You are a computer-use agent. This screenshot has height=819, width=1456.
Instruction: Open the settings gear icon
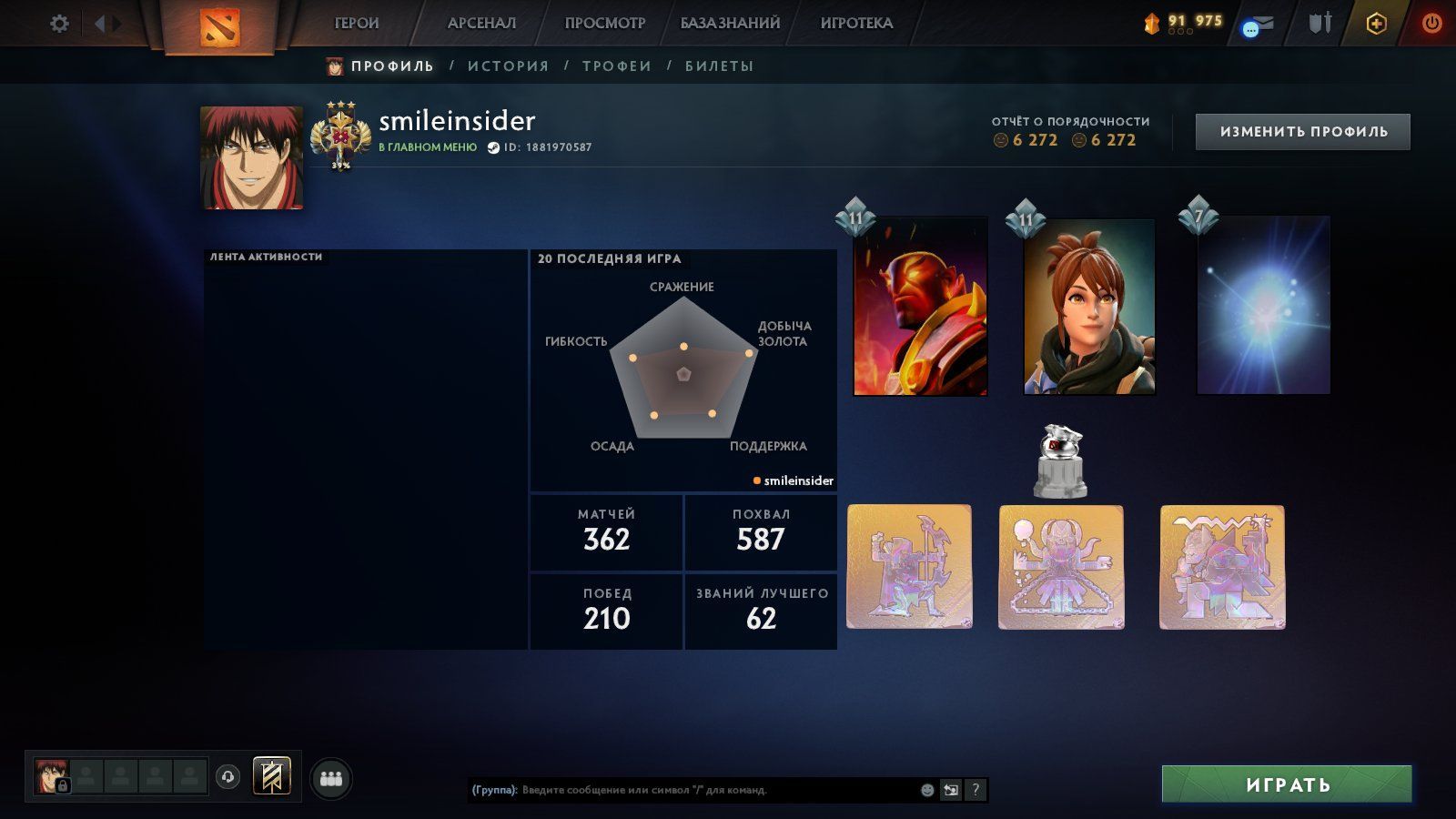[x=59, y=24]
